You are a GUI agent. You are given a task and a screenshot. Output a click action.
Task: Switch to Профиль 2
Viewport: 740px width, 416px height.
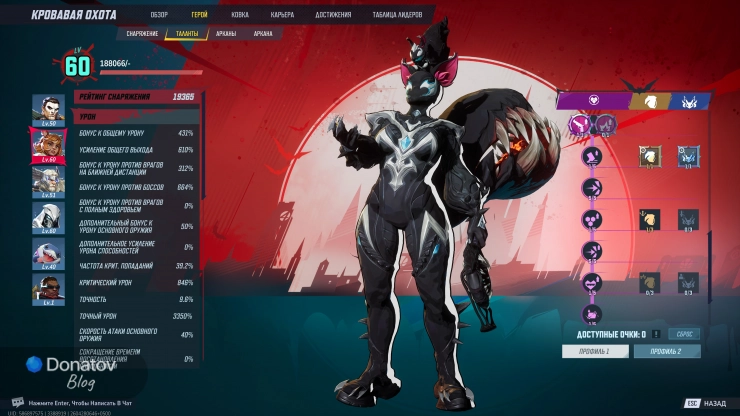[667, 351]
